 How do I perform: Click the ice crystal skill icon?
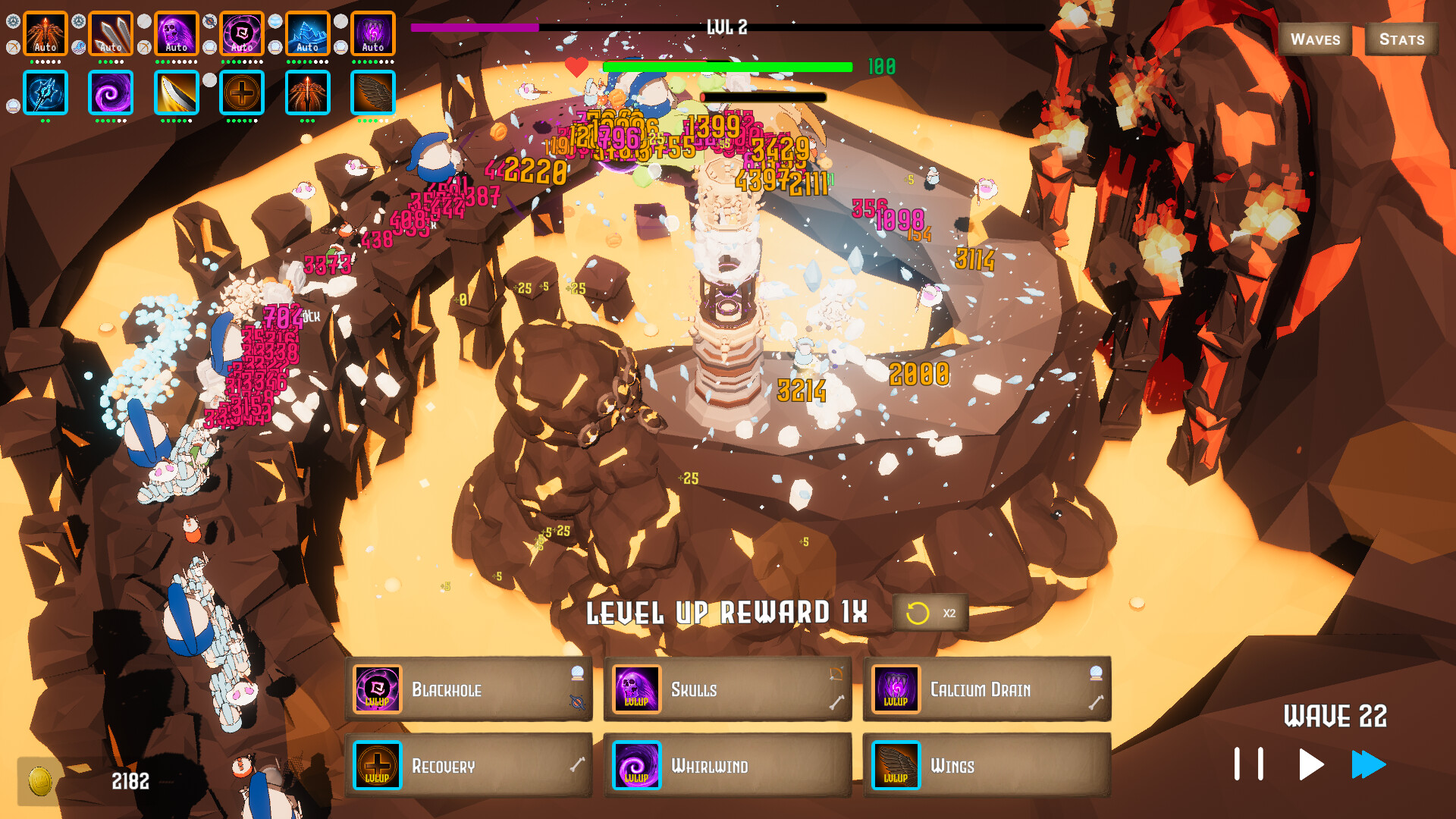[308, 30]
